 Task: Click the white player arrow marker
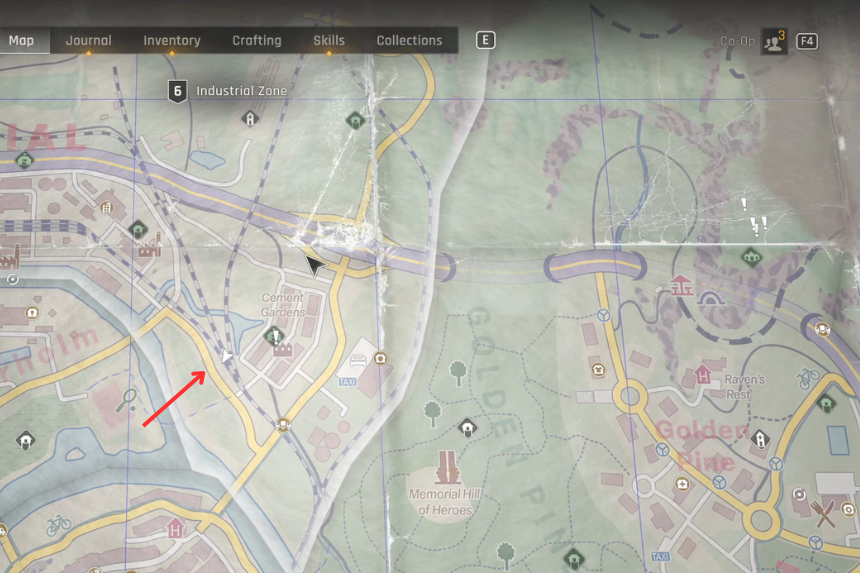[228, 356]
